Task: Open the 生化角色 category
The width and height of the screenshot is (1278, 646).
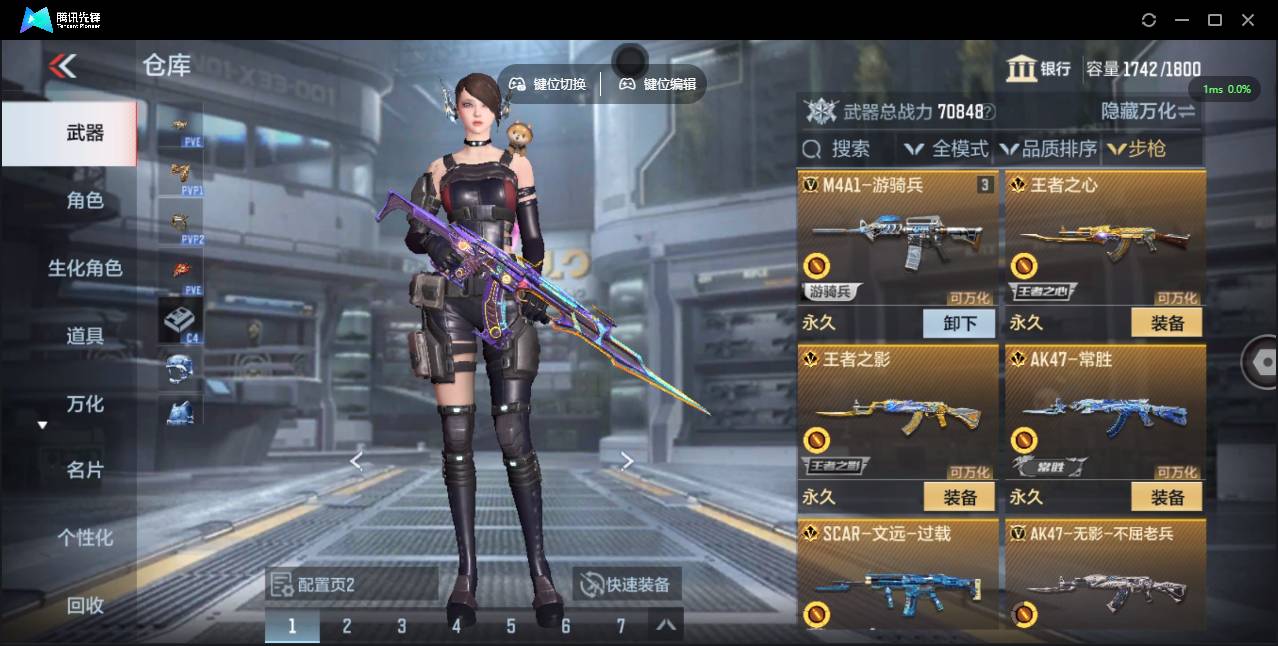Action: coord(84,268)
